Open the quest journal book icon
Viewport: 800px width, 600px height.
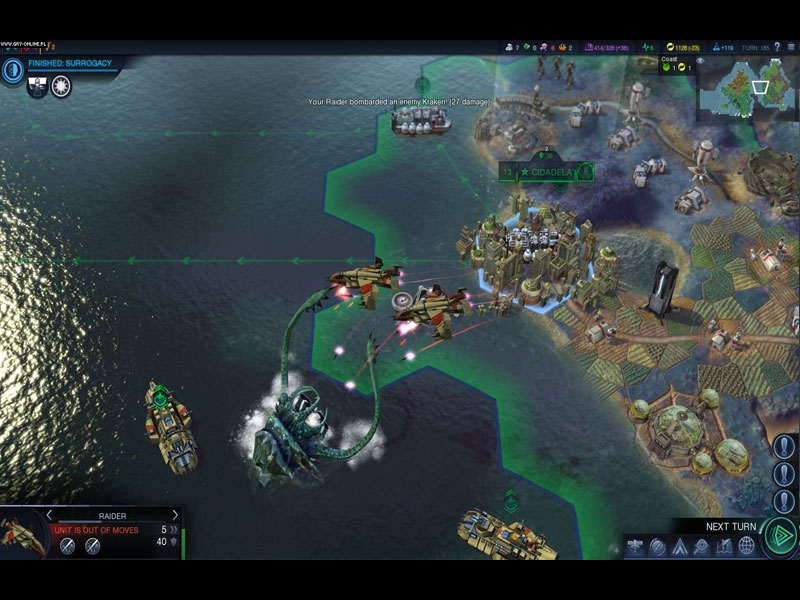(724, 546)
